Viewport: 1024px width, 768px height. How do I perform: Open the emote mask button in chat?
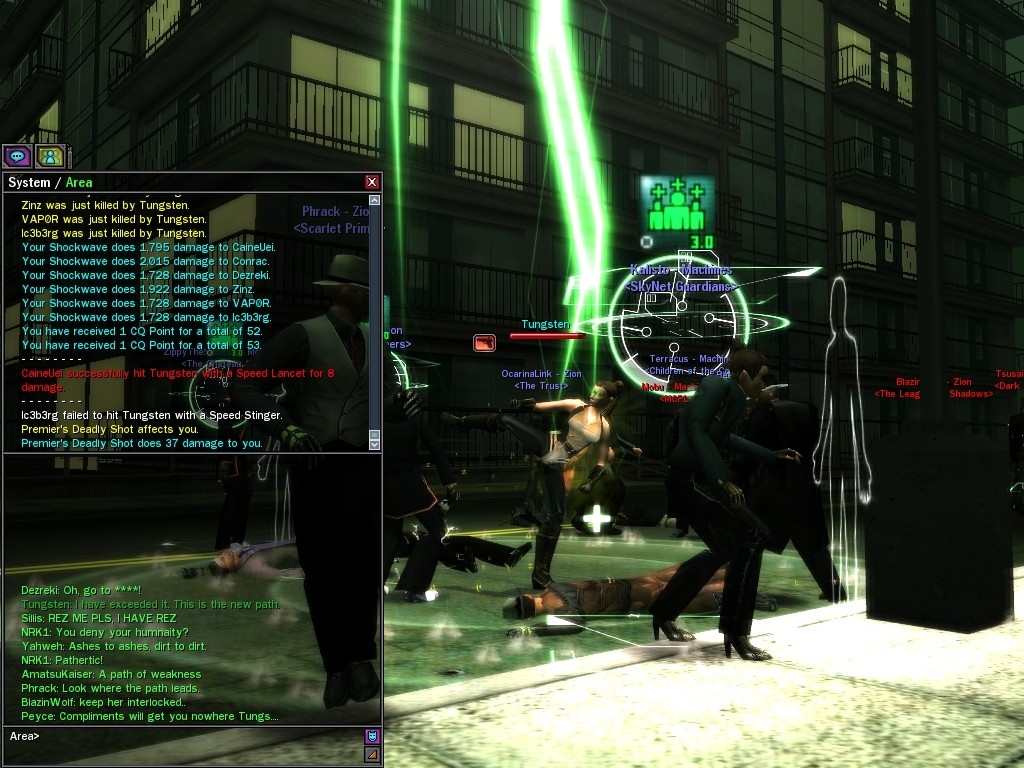tap(372, 737)
